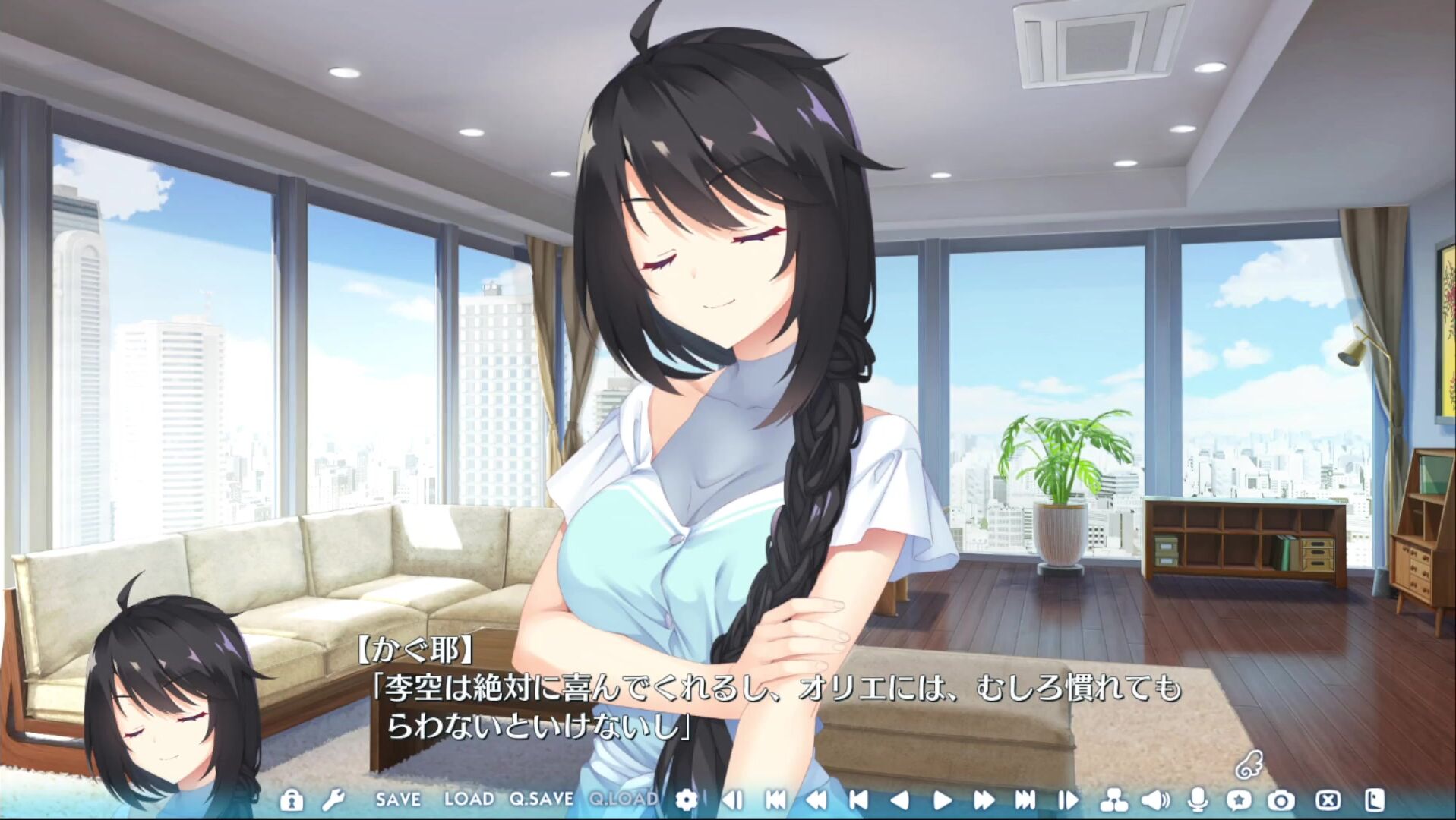
Task: Take a screenshot with the camera icon
Action: pos(1281,800)
